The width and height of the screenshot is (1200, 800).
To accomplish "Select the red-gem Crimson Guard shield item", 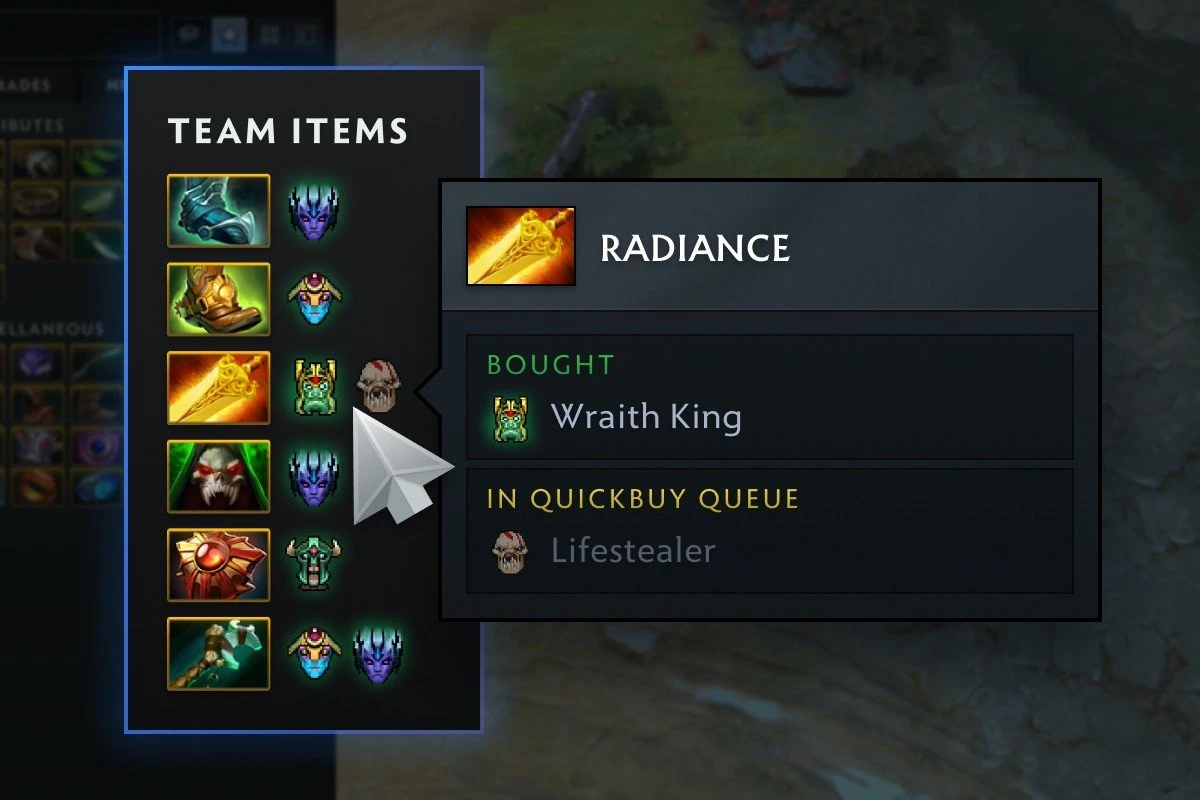I will (218, 565).
